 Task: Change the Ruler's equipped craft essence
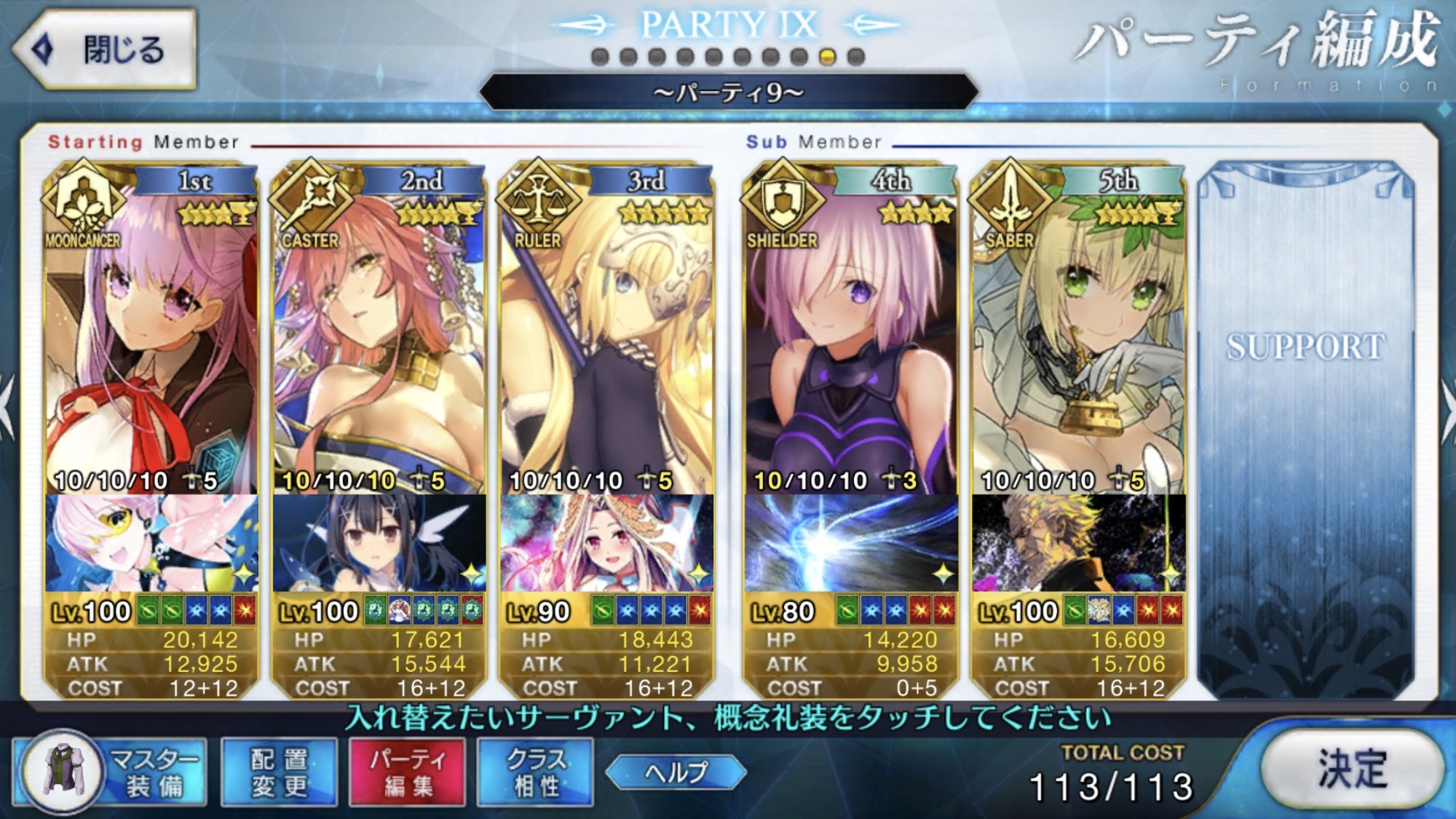coord(606,543)
